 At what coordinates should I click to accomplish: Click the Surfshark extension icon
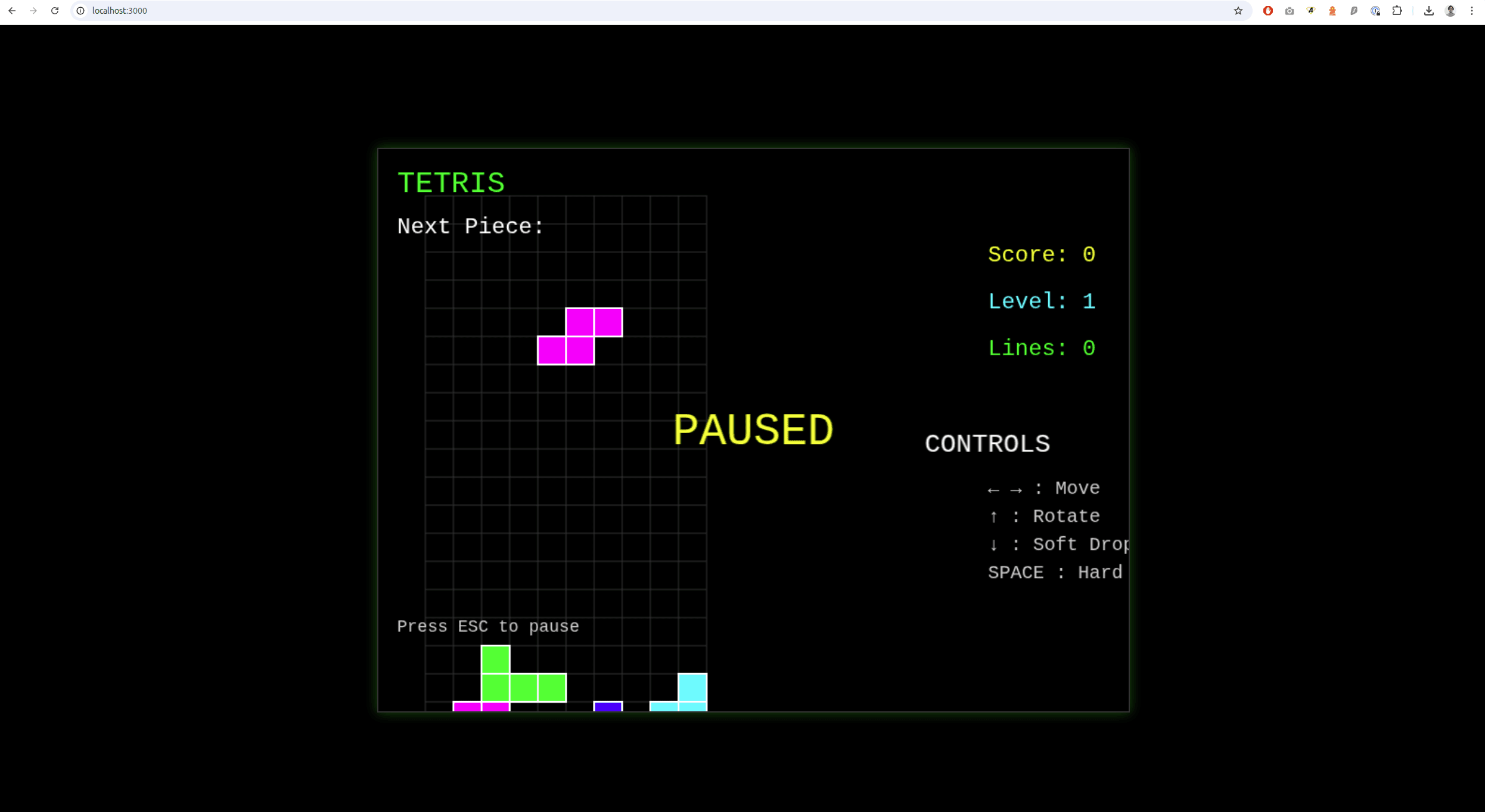[x=1353, y=11]
